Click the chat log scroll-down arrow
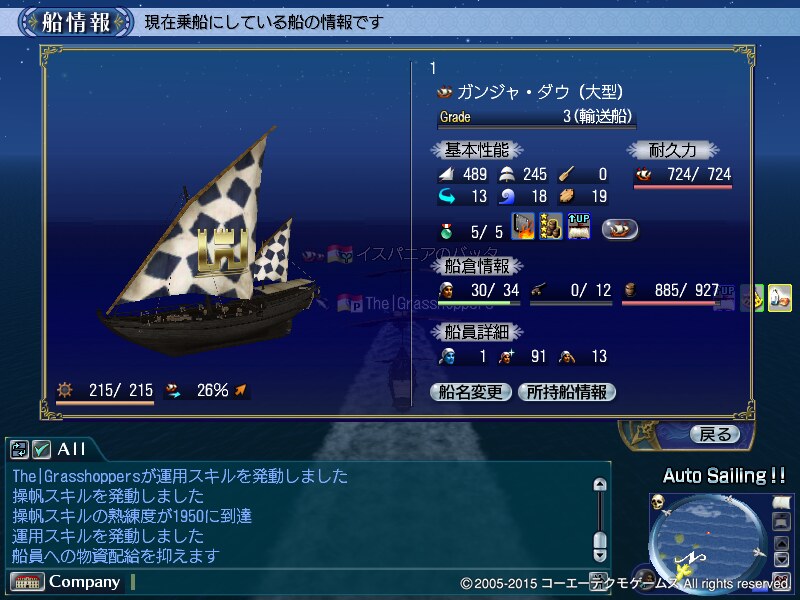 pyautogui.click(x=600, y=552)
